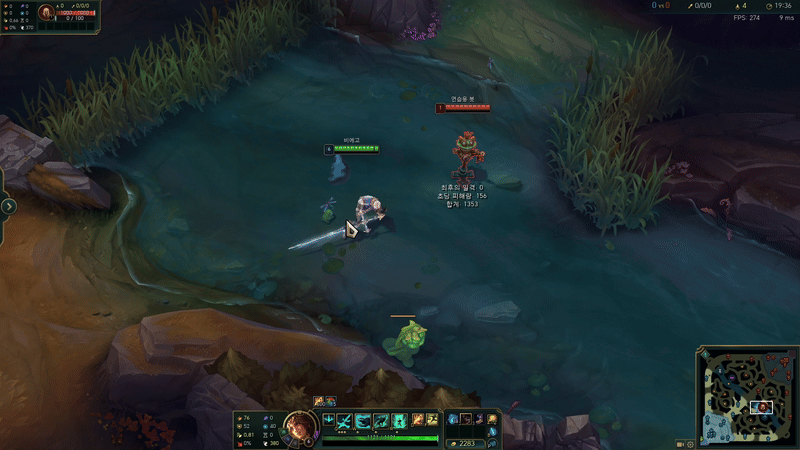Select the first inventory item slot
Image resolution: width=800 pixels, height=450 pixels.
pos(453,419)
